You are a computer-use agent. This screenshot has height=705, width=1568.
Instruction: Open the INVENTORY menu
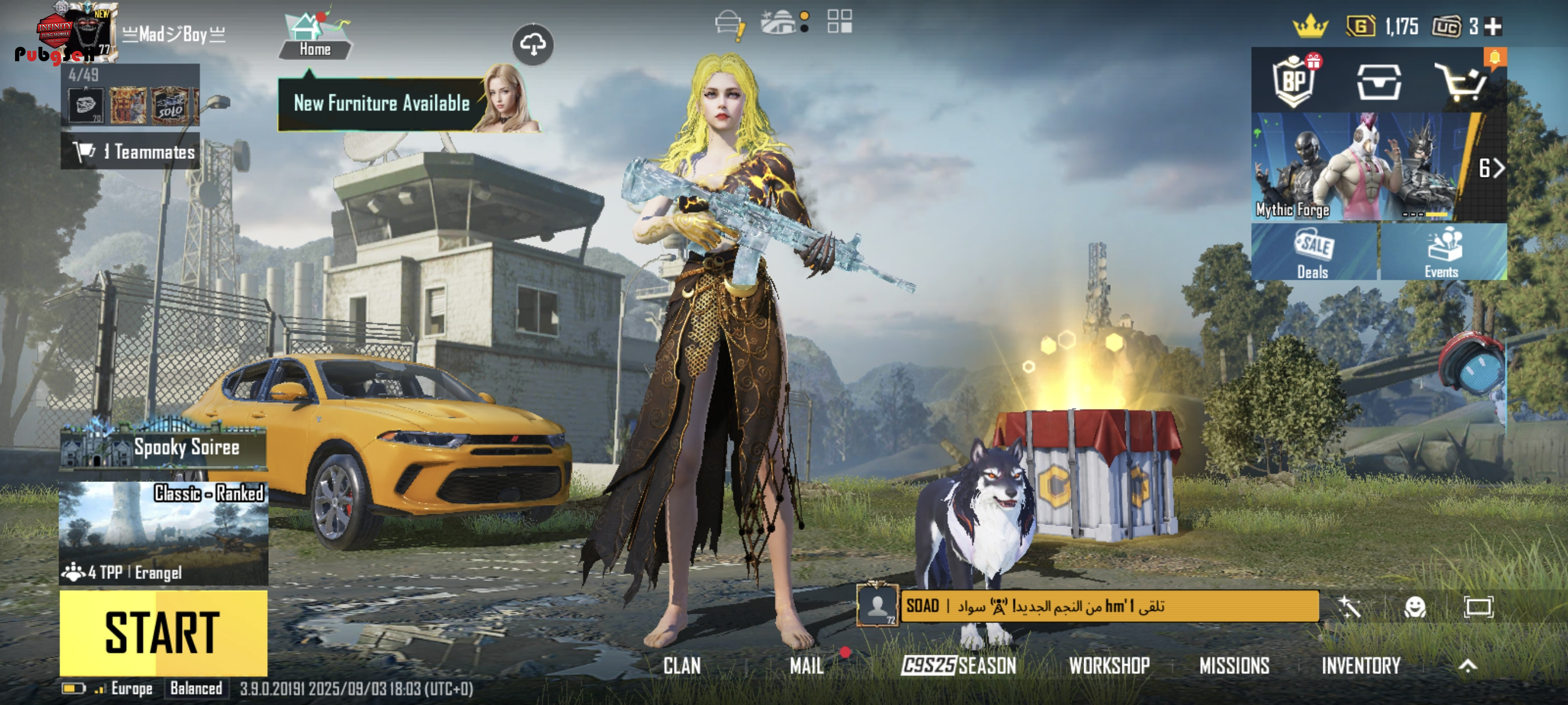tap(1361, 666)
